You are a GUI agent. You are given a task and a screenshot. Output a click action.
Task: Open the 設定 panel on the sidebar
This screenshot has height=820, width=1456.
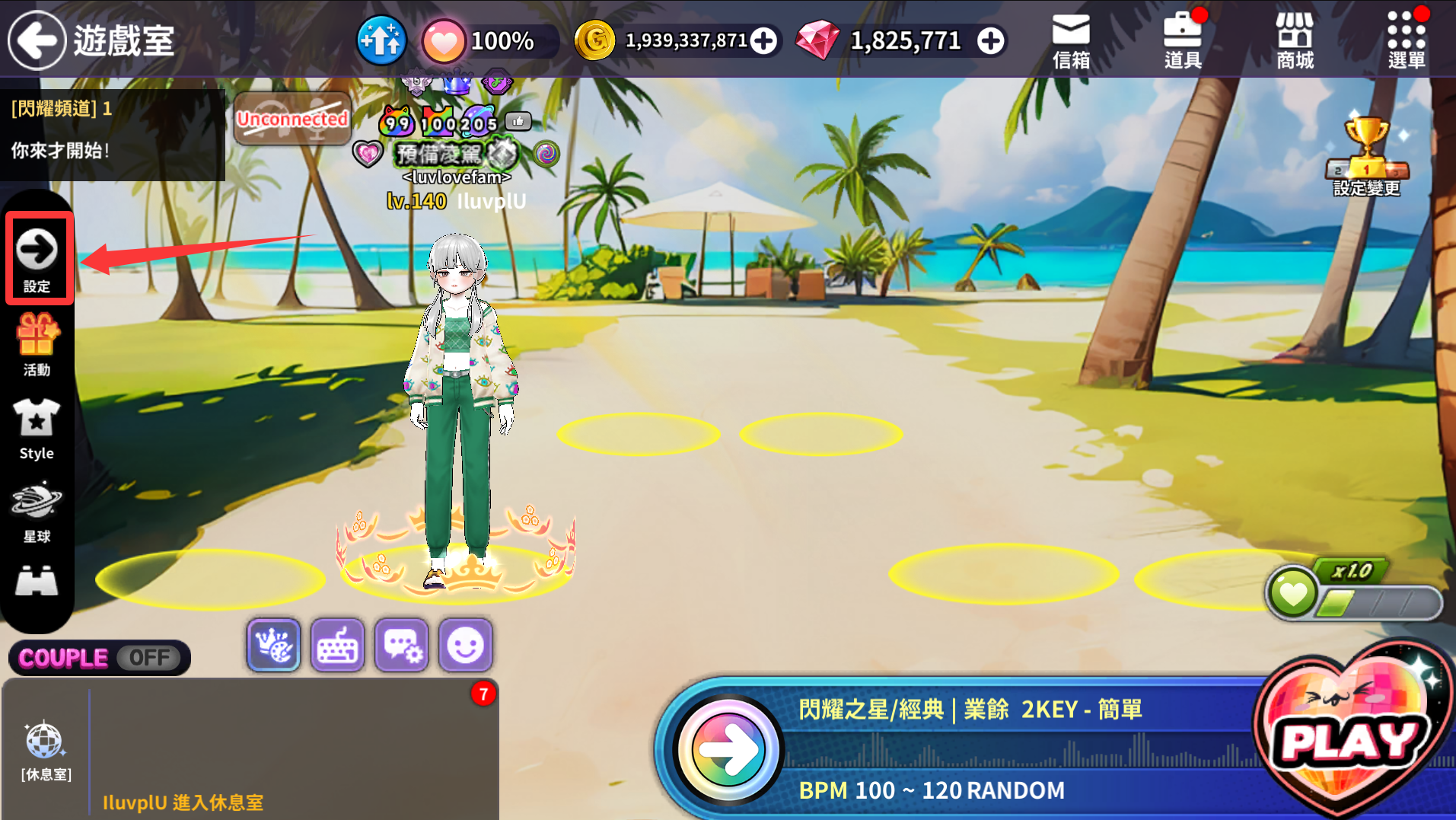click(37, 259)
